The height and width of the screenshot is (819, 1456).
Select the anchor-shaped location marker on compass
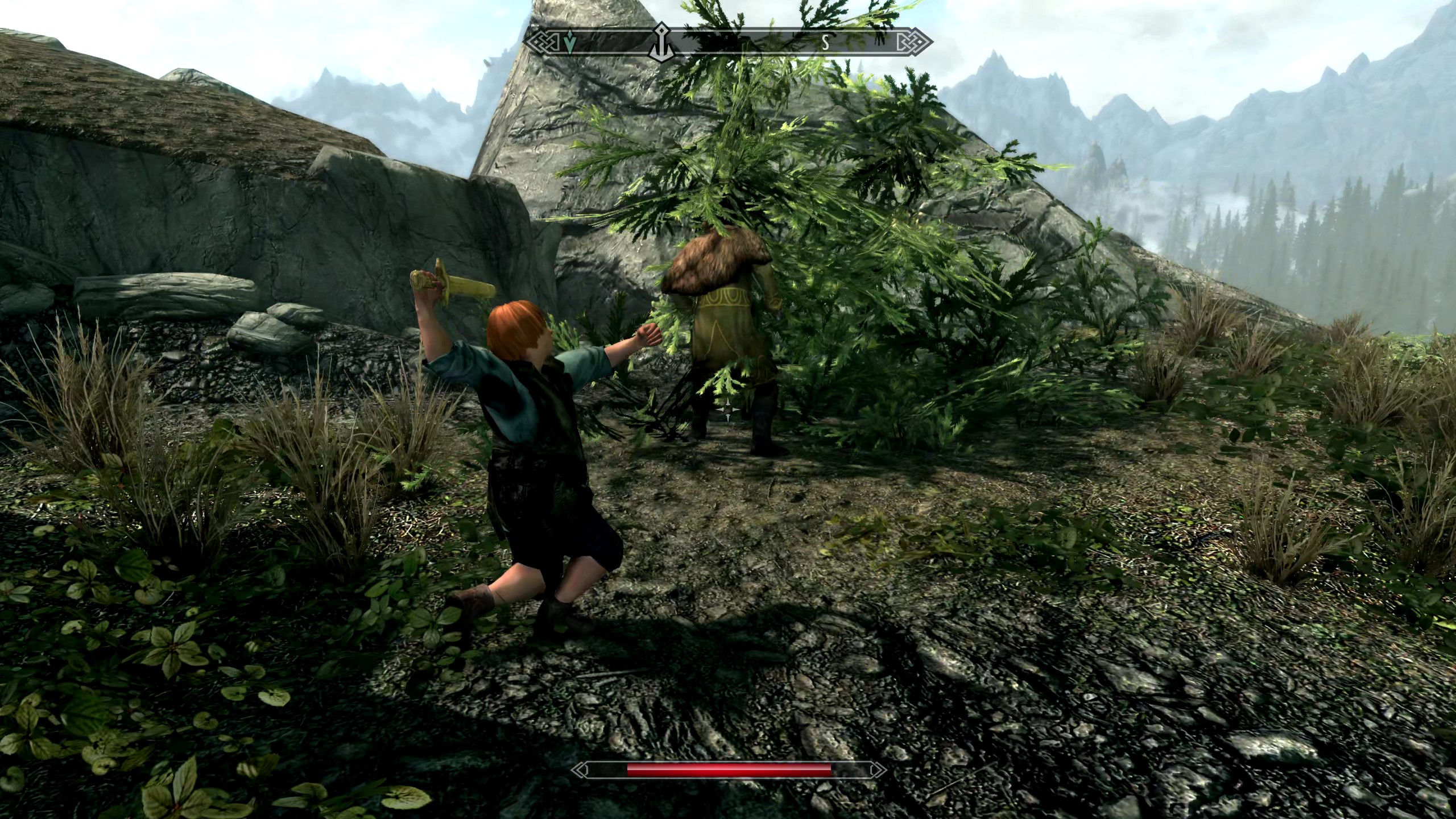click(661, 41)
